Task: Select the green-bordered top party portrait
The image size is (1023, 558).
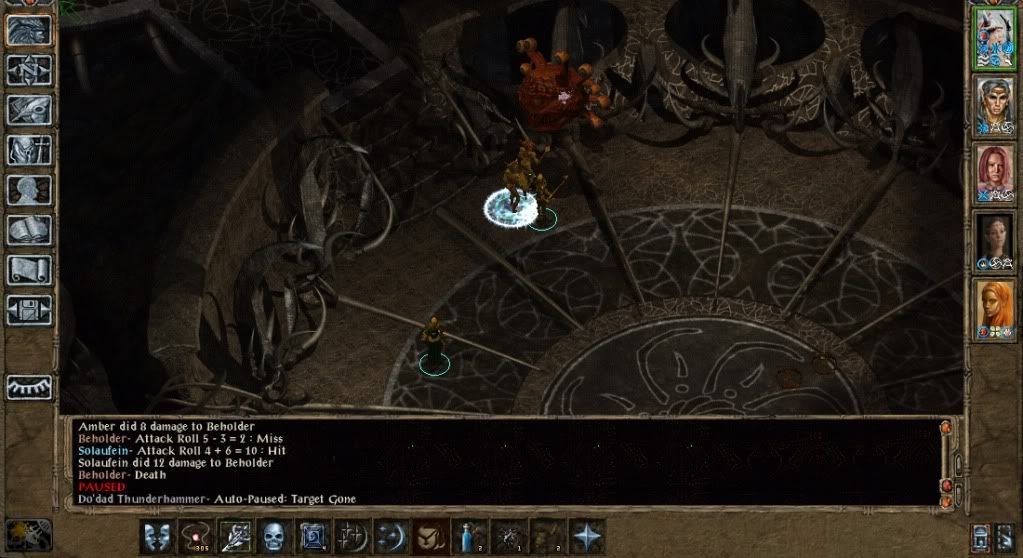Action: pyautogui.click(x=994, y=39)
